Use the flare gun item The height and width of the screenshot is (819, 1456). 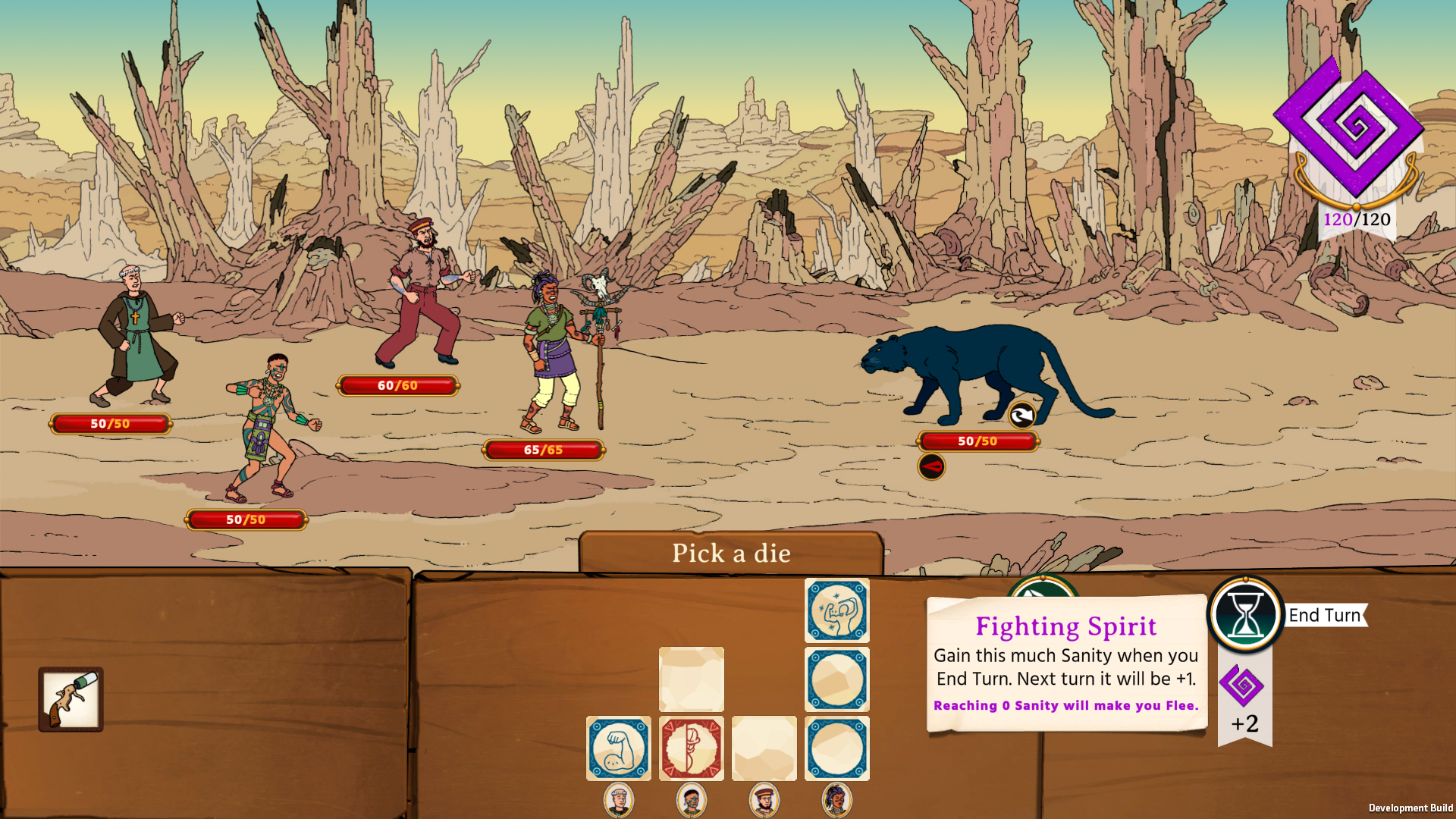pyautogui.click(x=71, y=699)
